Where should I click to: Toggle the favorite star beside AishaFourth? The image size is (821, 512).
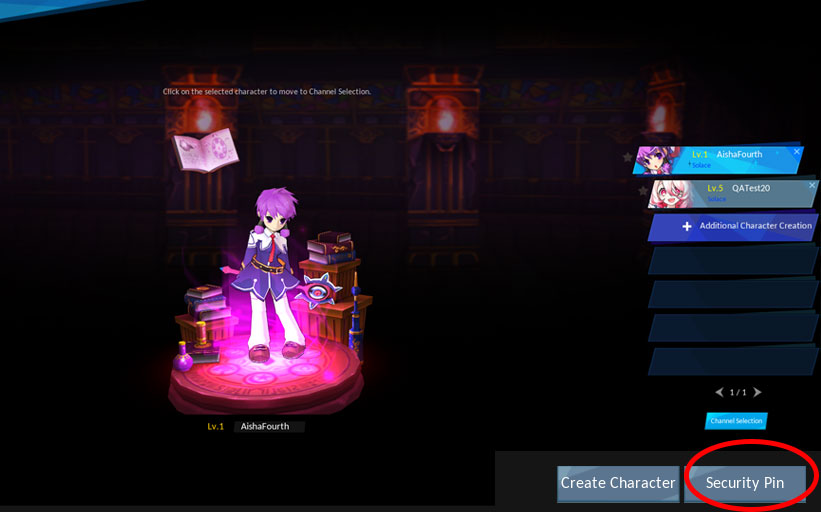(628, 157)
